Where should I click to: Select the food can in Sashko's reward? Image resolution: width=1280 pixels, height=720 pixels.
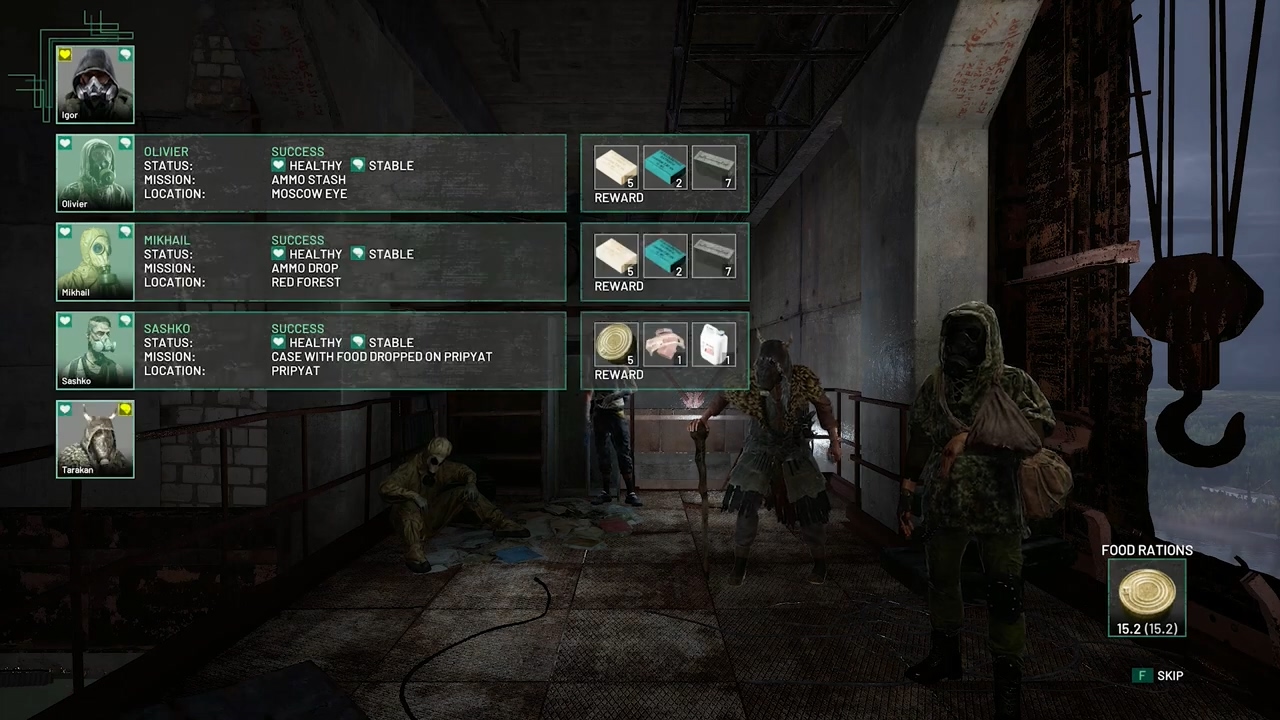616,344
